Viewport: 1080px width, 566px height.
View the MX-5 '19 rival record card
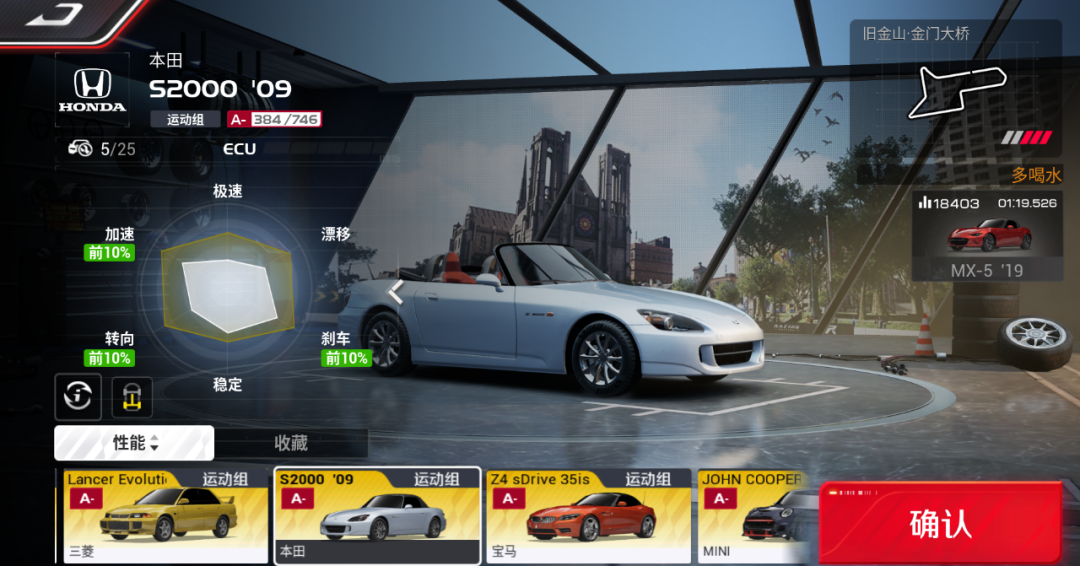(x=986, y=236)
